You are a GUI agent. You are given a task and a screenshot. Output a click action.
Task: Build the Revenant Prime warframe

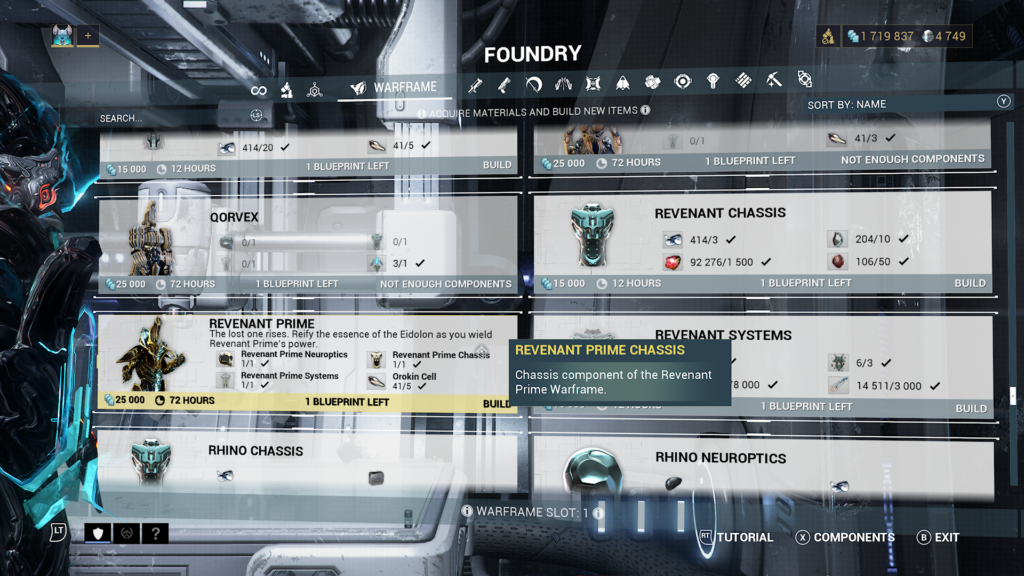[496, 403]
